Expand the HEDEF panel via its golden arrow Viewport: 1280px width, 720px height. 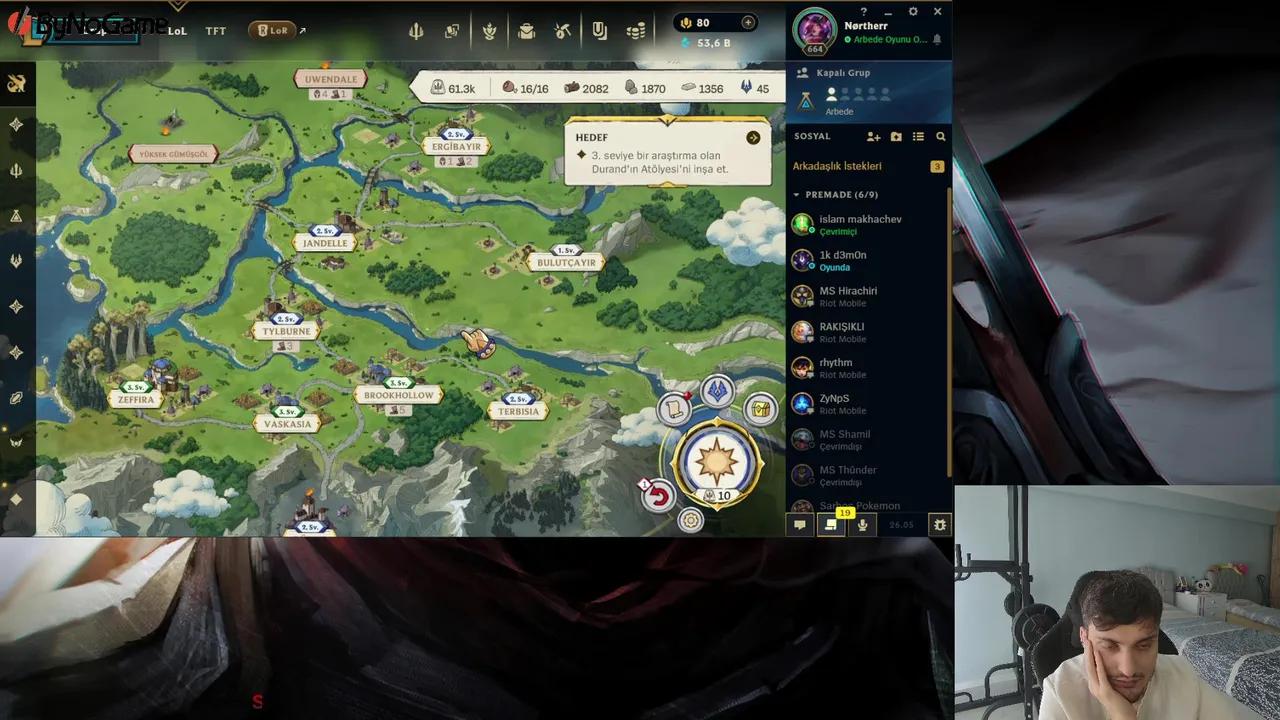point(753,138)
